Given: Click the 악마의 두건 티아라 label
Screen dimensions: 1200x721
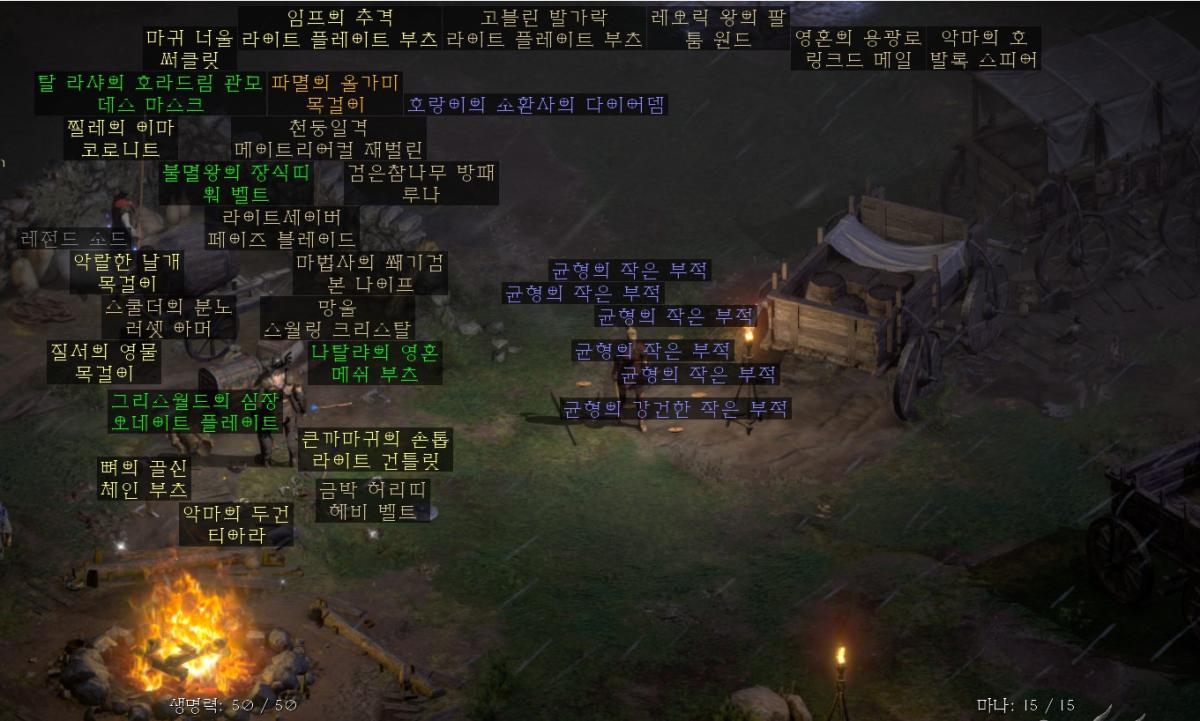Looking at the screenshot, I should (x=236, y=524).
